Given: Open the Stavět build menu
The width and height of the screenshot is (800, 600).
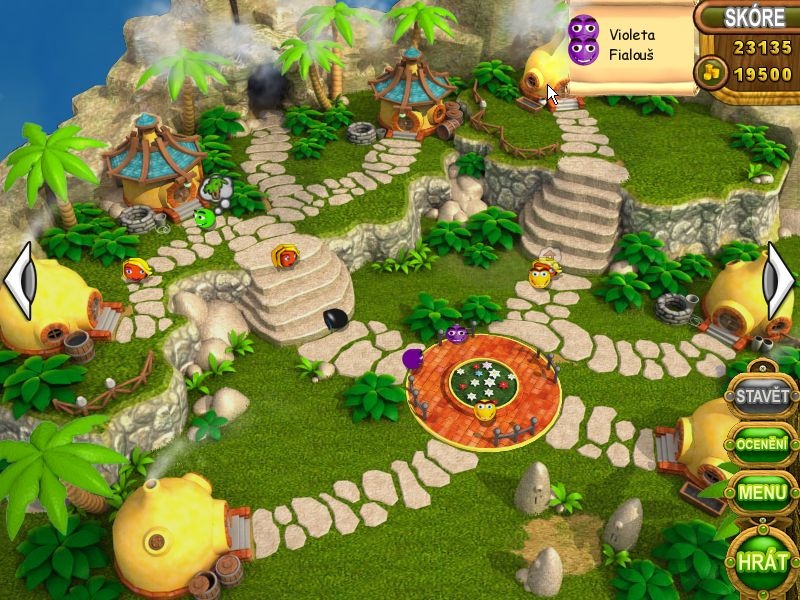Looking at the screenshot, I should coord(762,395).
